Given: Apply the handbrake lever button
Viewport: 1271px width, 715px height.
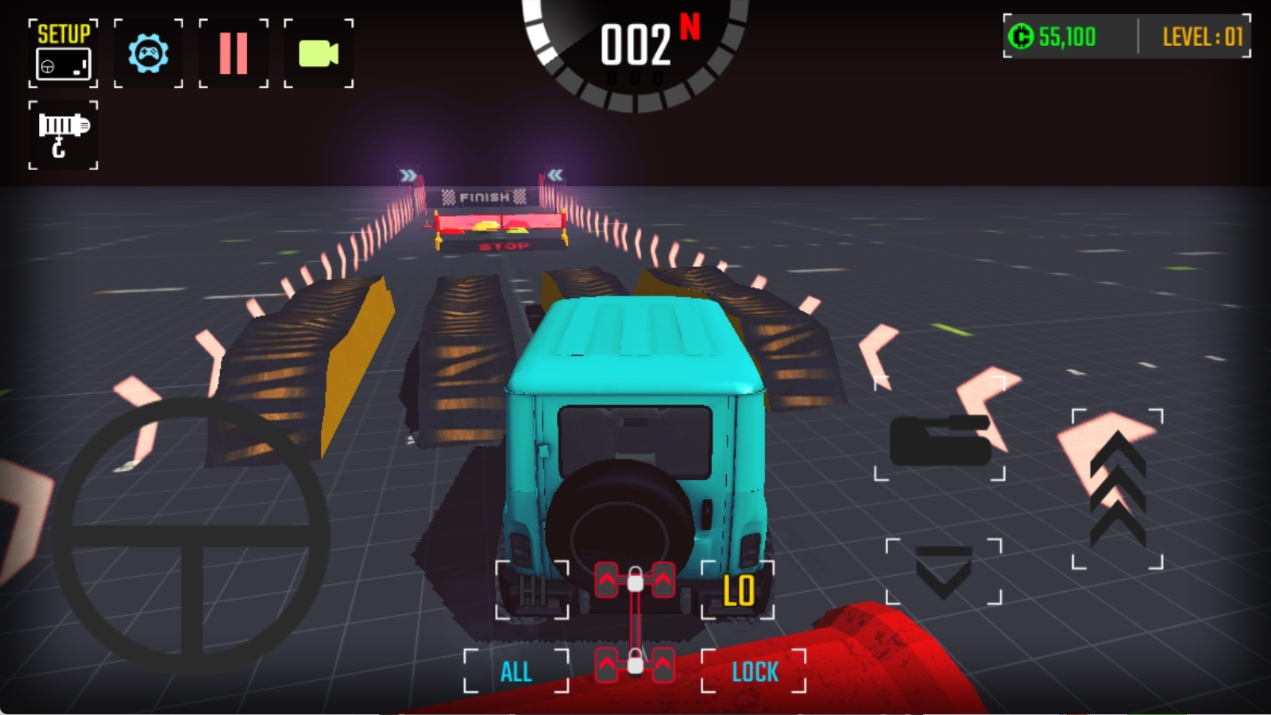Looking at the screenshot, I should click(x=940, y=440).
